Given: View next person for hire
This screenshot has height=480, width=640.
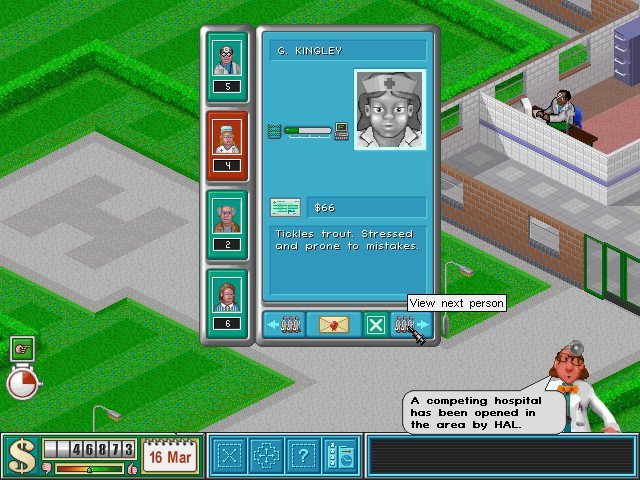Looking at the screenshot, I should pos(411,325).
